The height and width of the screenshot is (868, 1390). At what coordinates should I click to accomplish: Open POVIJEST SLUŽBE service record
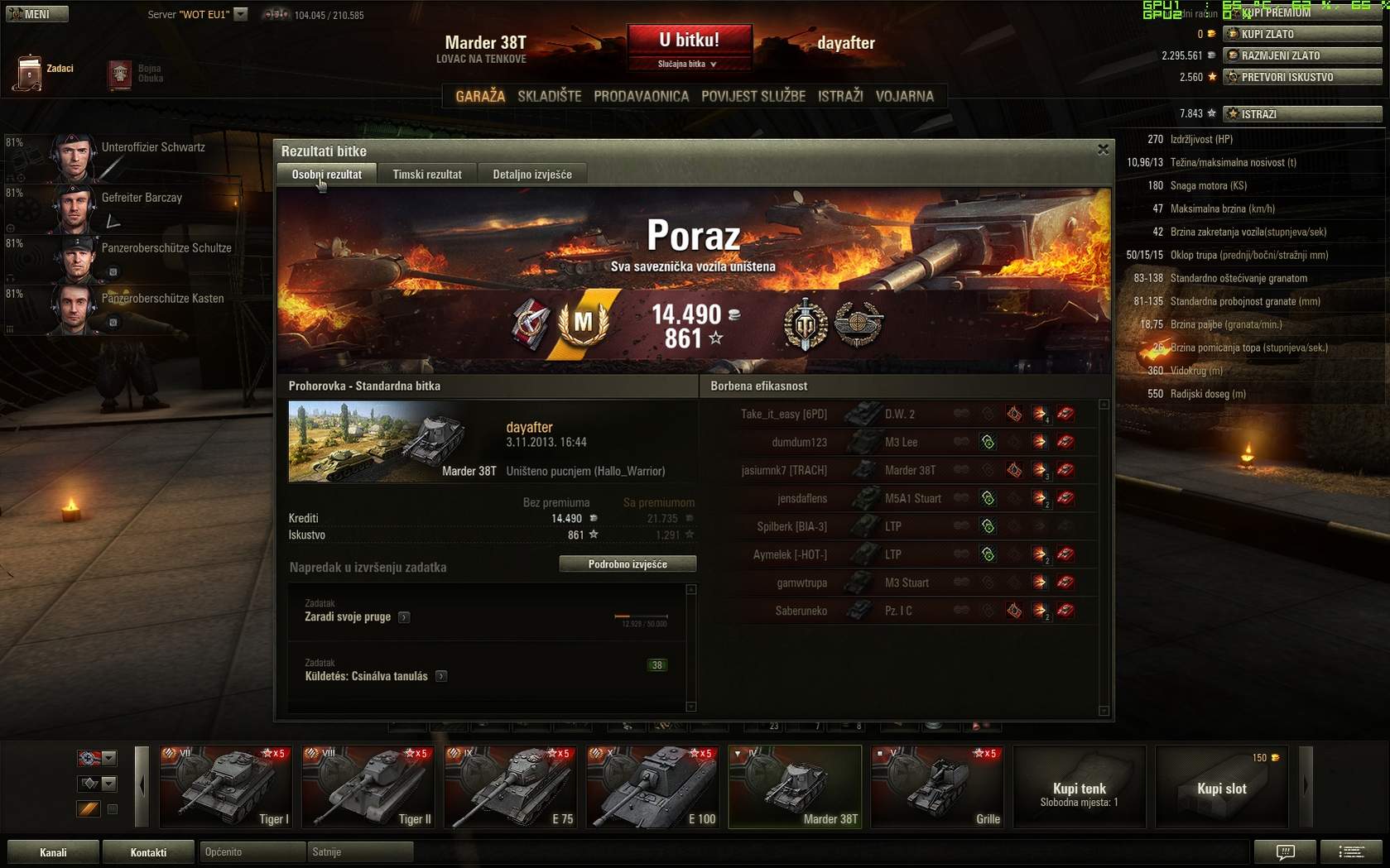coord(753,96)
